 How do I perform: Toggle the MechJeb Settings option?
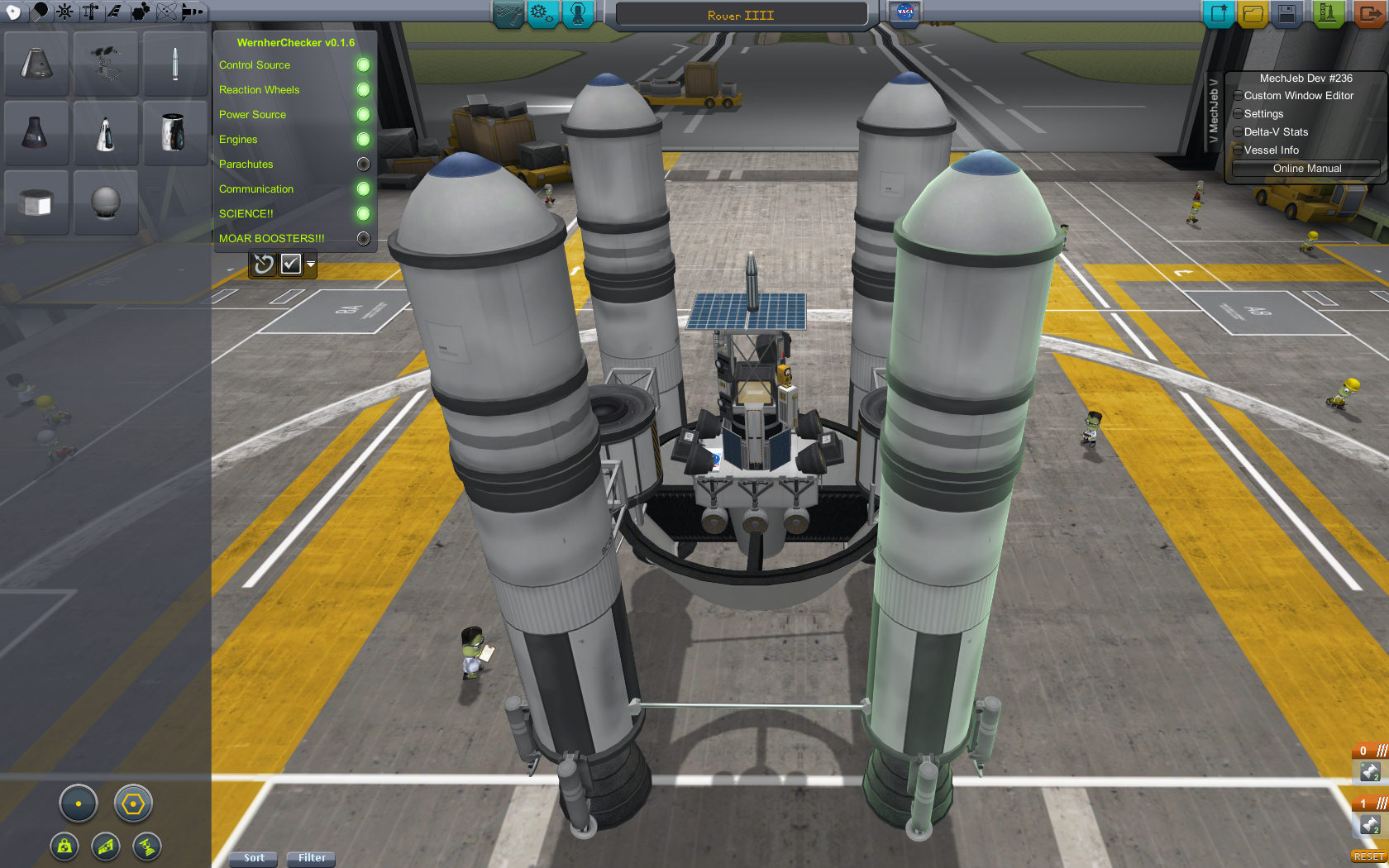(1263, 114)
